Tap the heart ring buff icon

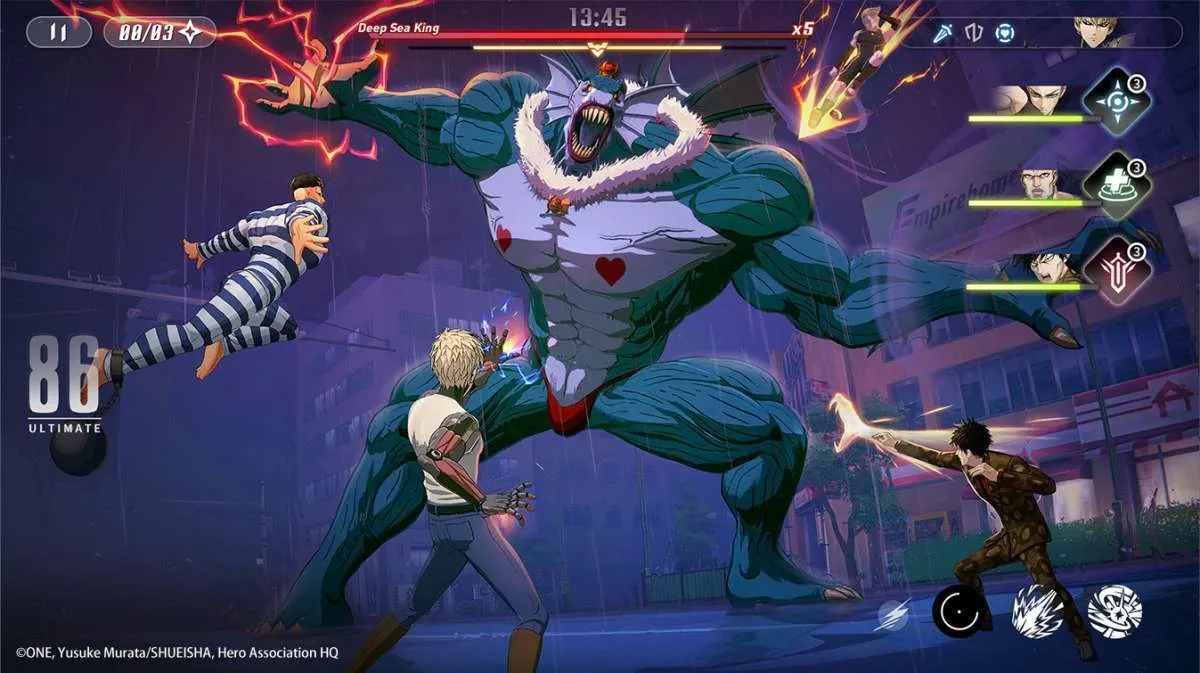click(x=1006, y=33)
